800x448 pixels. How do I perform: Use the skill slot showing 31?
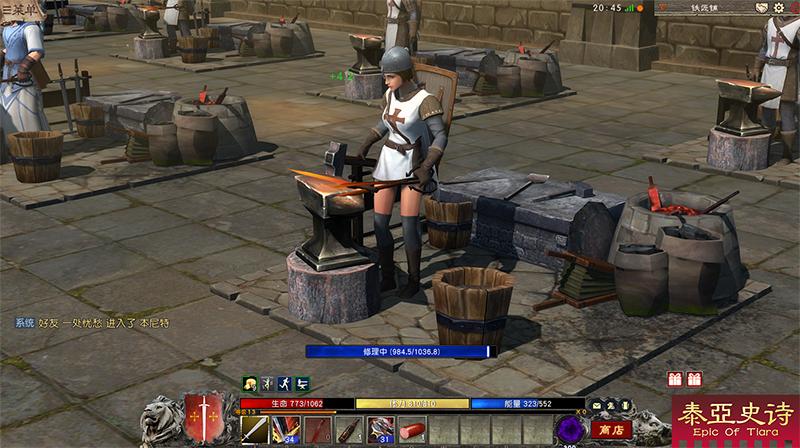click(x=381, y=430)
